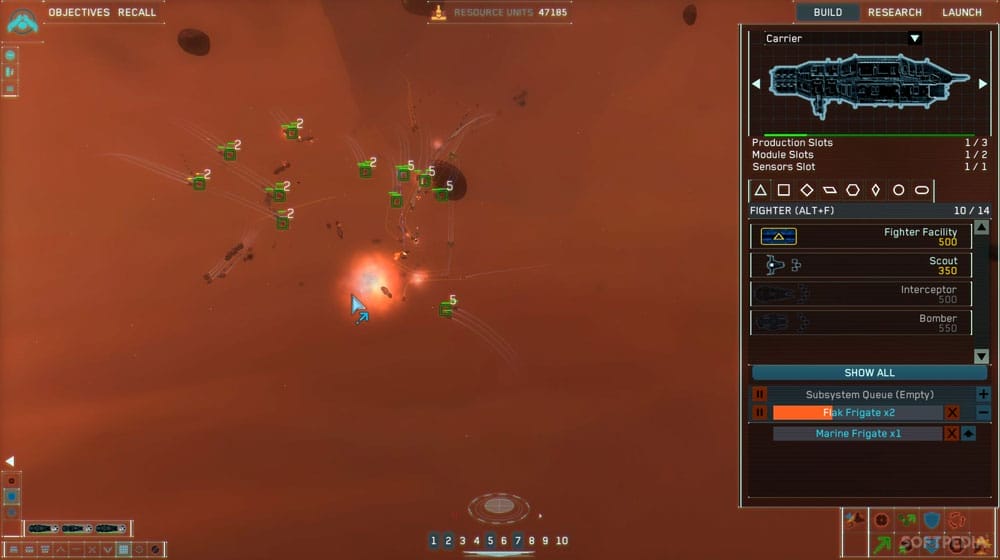
Task: Show previous production ship with left arrow
Action: point(756,84)
